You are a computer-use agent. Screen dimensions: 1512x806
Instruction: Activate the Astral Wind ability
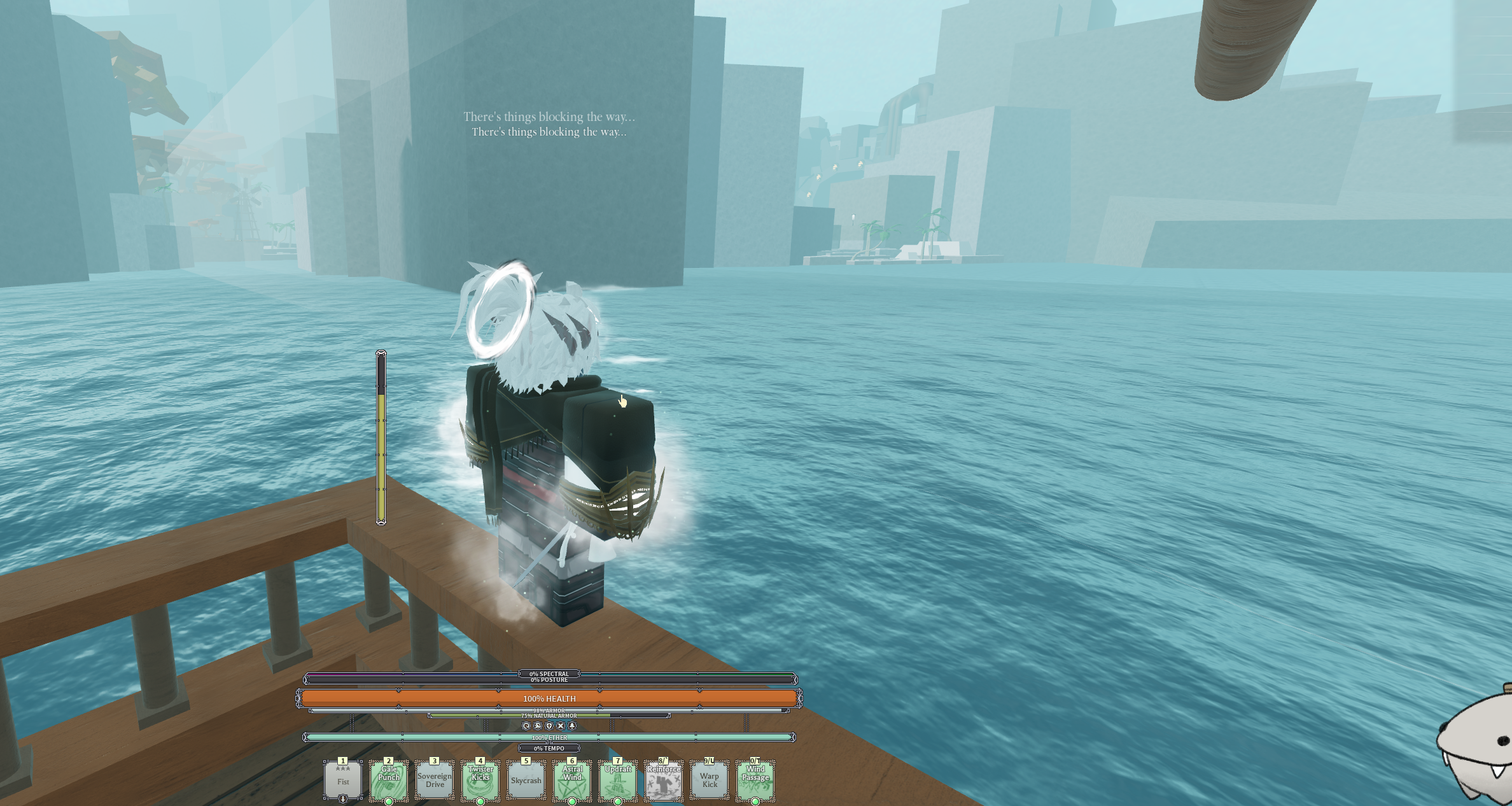pos(572,780)
